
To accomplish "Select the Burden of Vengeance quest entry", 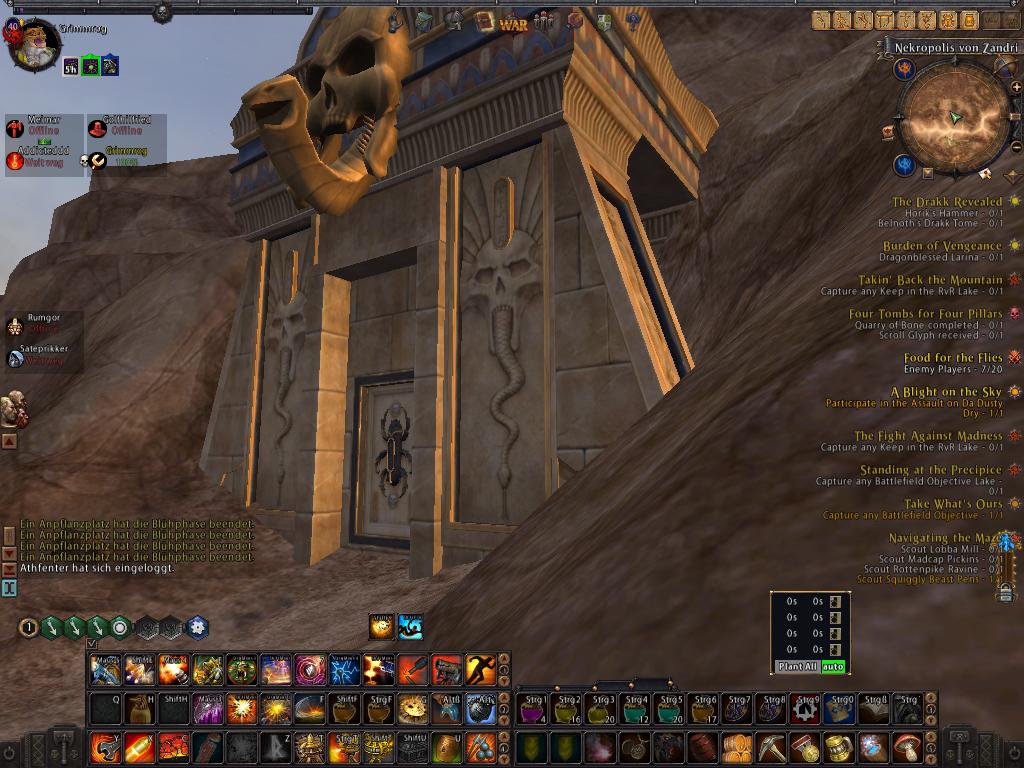I will [x=942, y=246].
